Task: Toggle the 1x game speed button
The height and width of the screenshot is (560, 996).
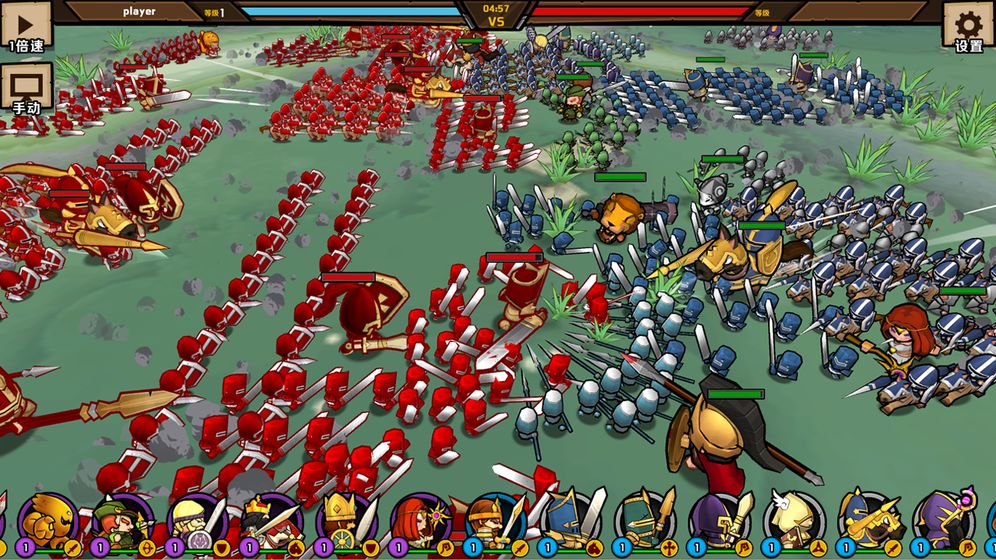Action: pyautogui.click(x=27, y=27)
